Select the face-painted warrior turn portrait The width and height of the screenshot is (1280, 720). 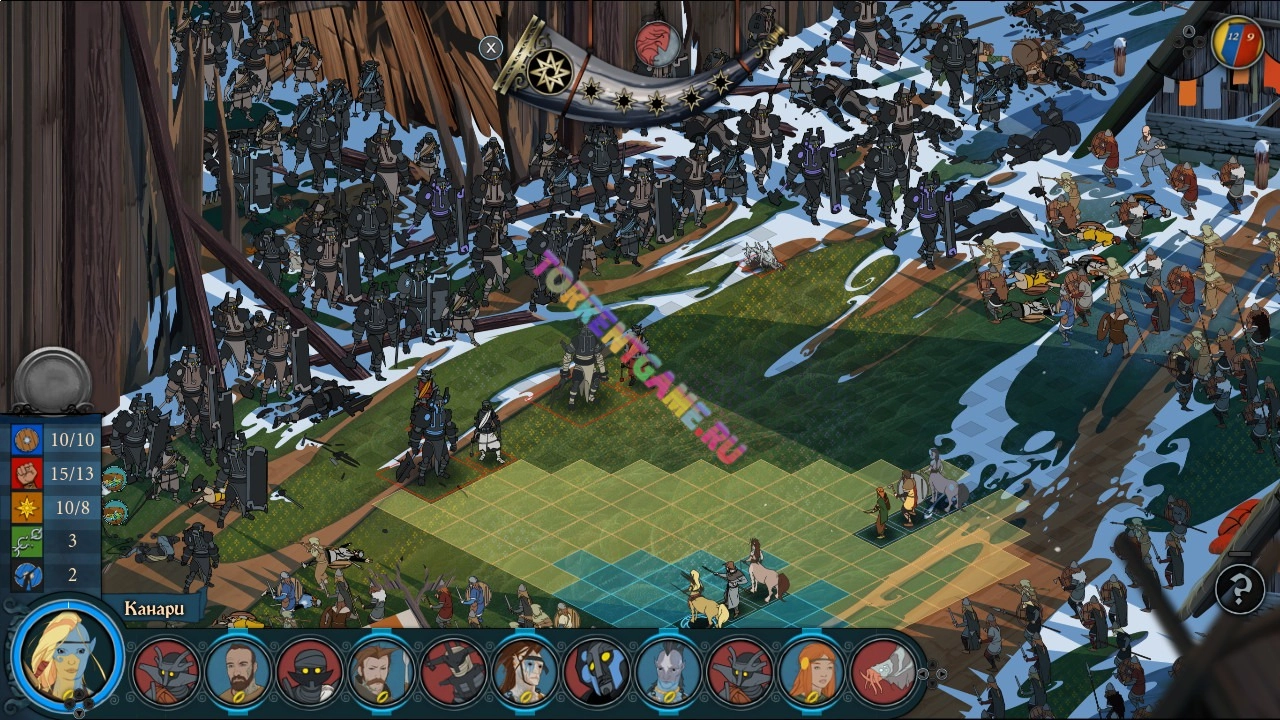pos(524,671)
